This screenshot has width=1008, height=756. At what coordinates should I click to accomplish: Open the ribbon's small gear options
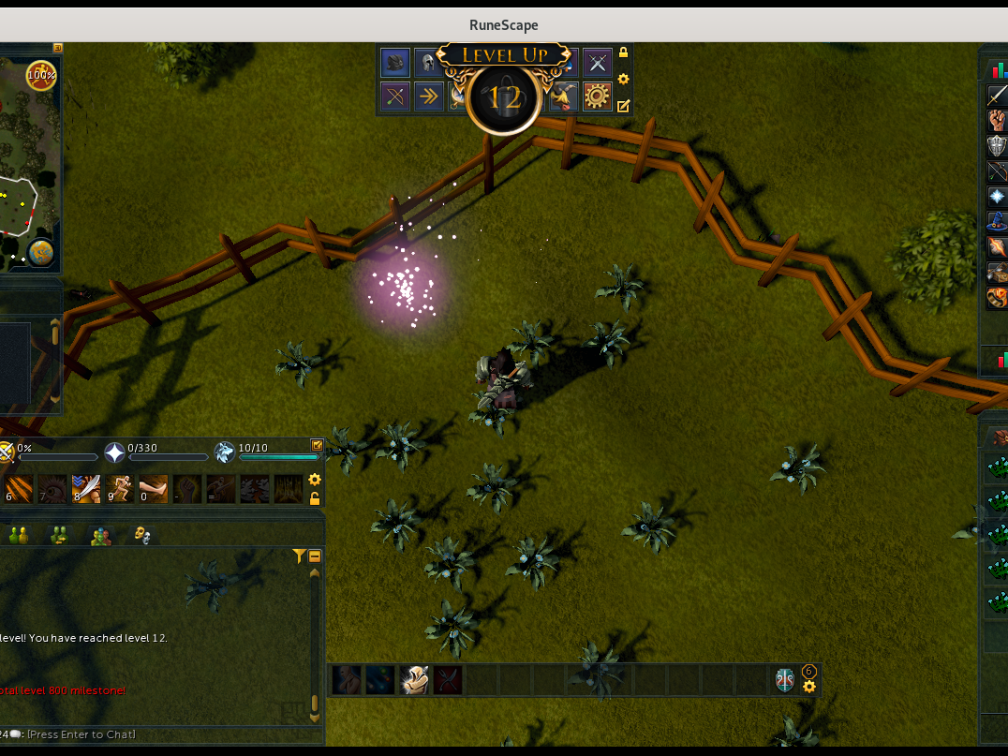click(624, 79)
